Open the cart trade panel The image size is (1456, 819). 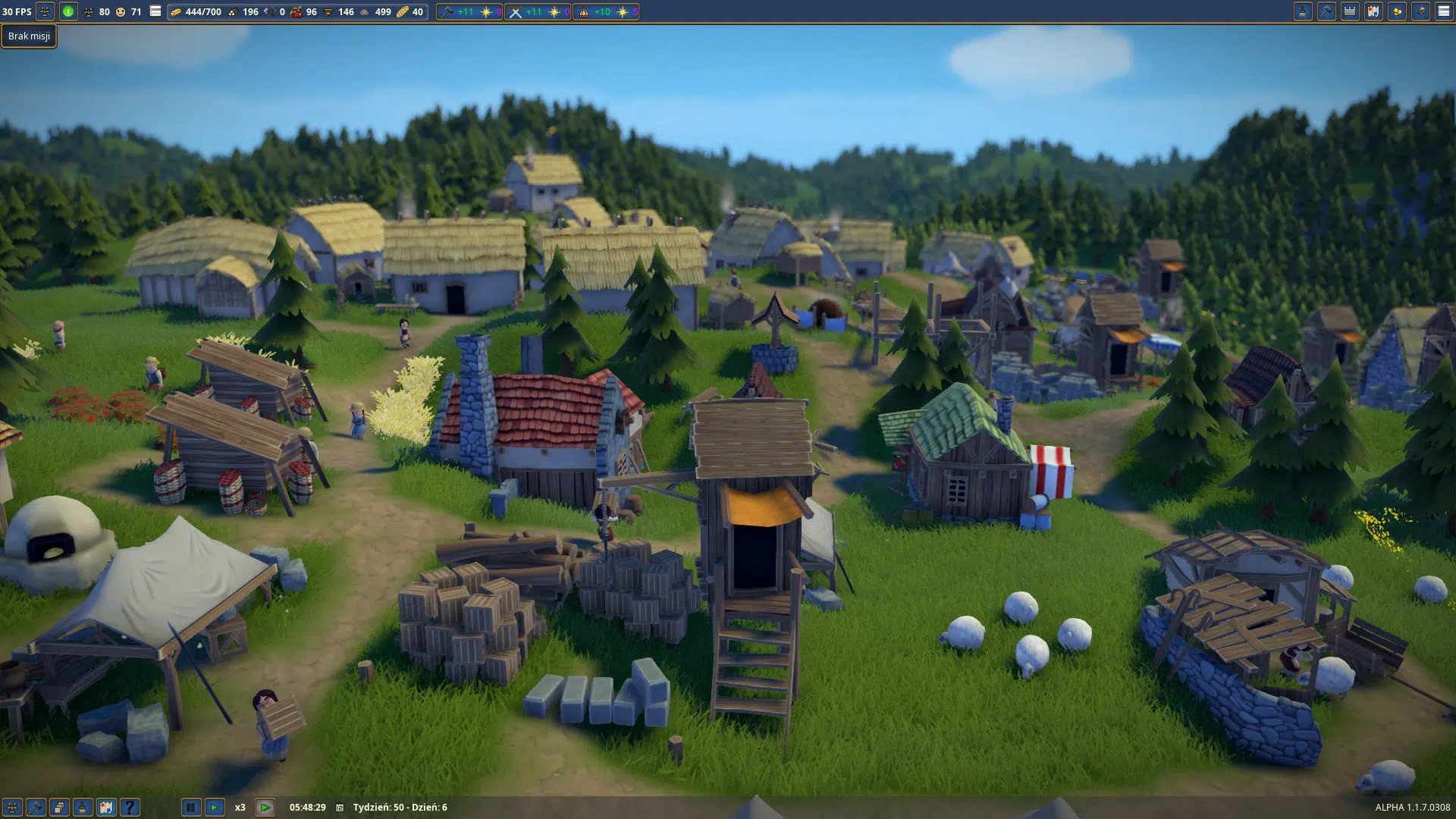point(1420,11)
